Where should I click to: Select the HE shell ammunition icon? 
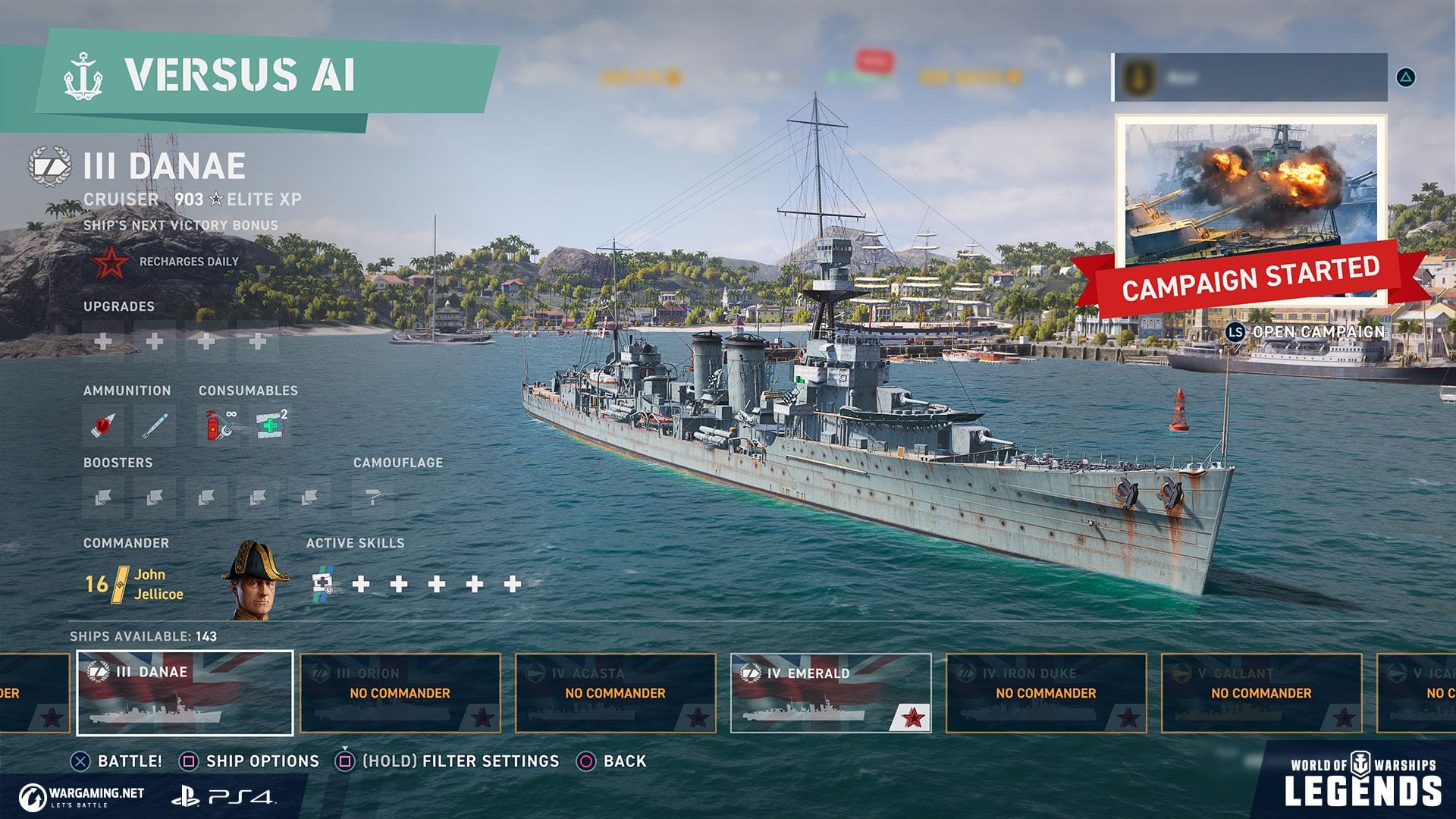[103, 425]
